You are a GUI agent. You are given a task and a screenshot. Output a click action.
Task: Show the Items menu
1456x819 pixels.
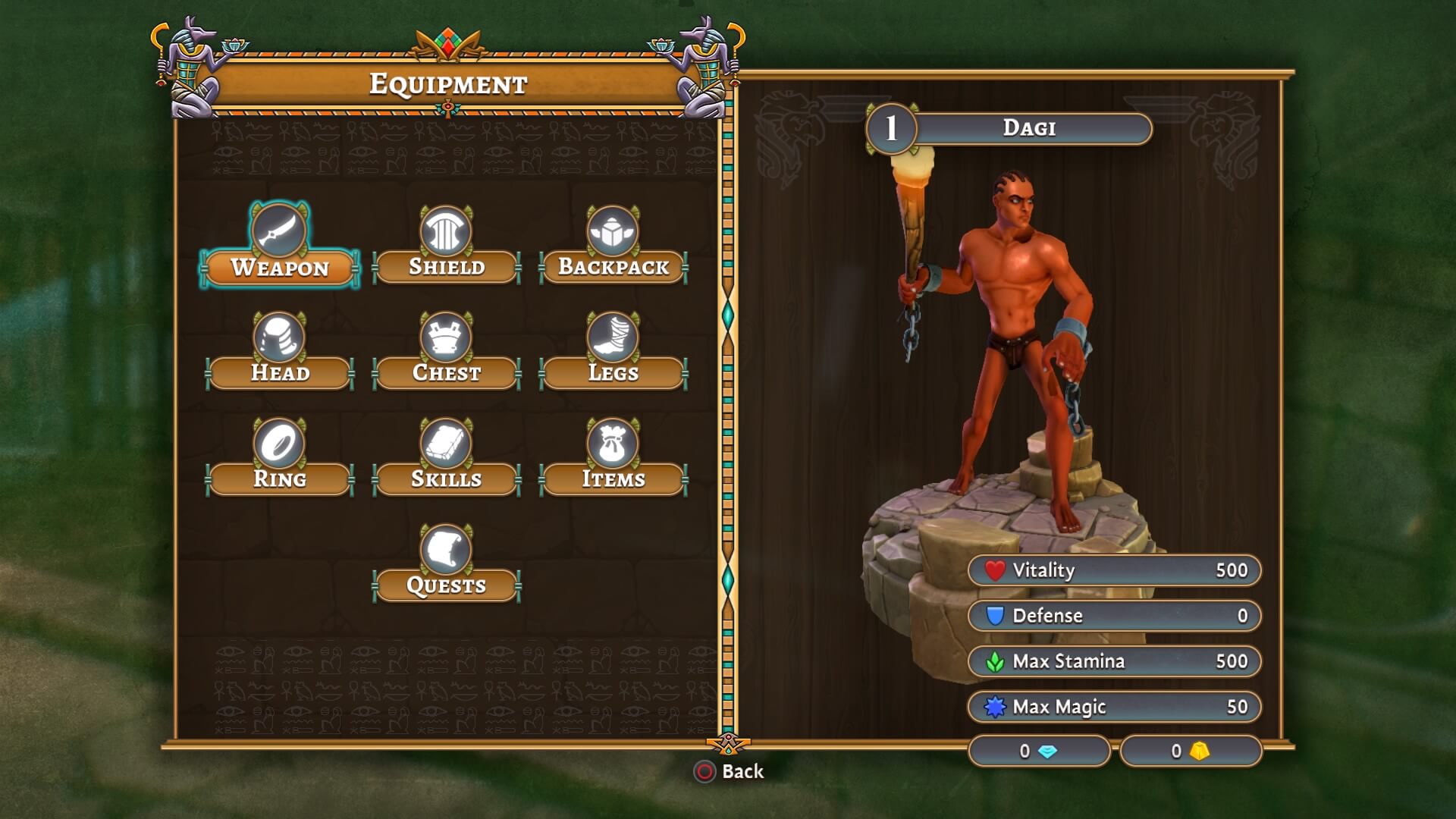[x=613, y=479]
